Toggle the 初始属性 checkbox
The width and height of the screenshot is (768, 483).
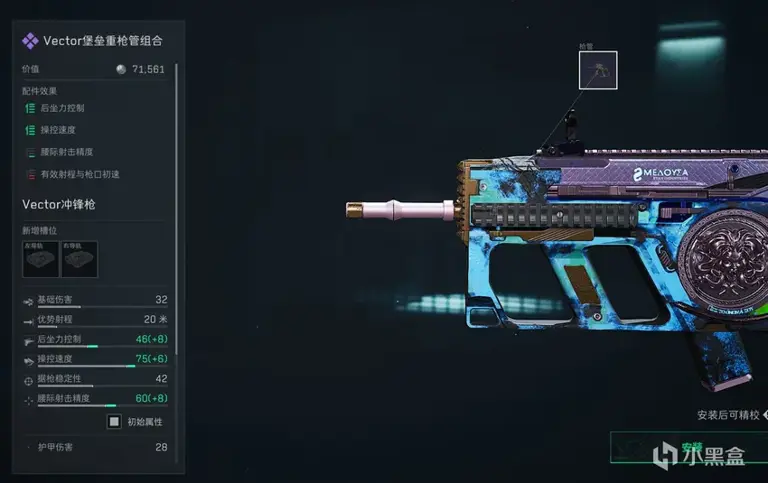pyautogui.click(x=114, y=421)
